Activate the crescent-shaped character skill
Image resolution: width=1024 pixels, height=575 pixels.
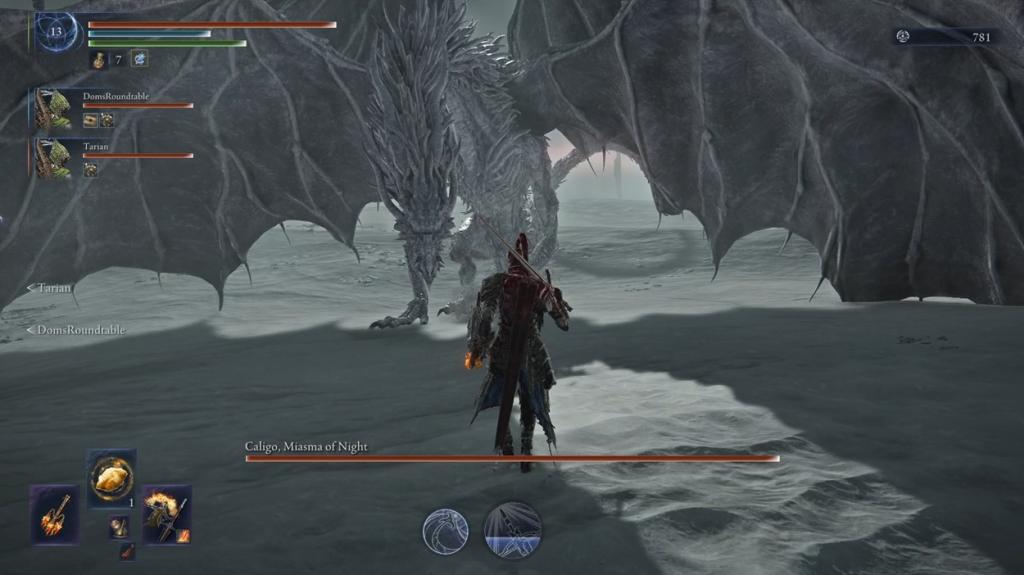pos(445,530)
